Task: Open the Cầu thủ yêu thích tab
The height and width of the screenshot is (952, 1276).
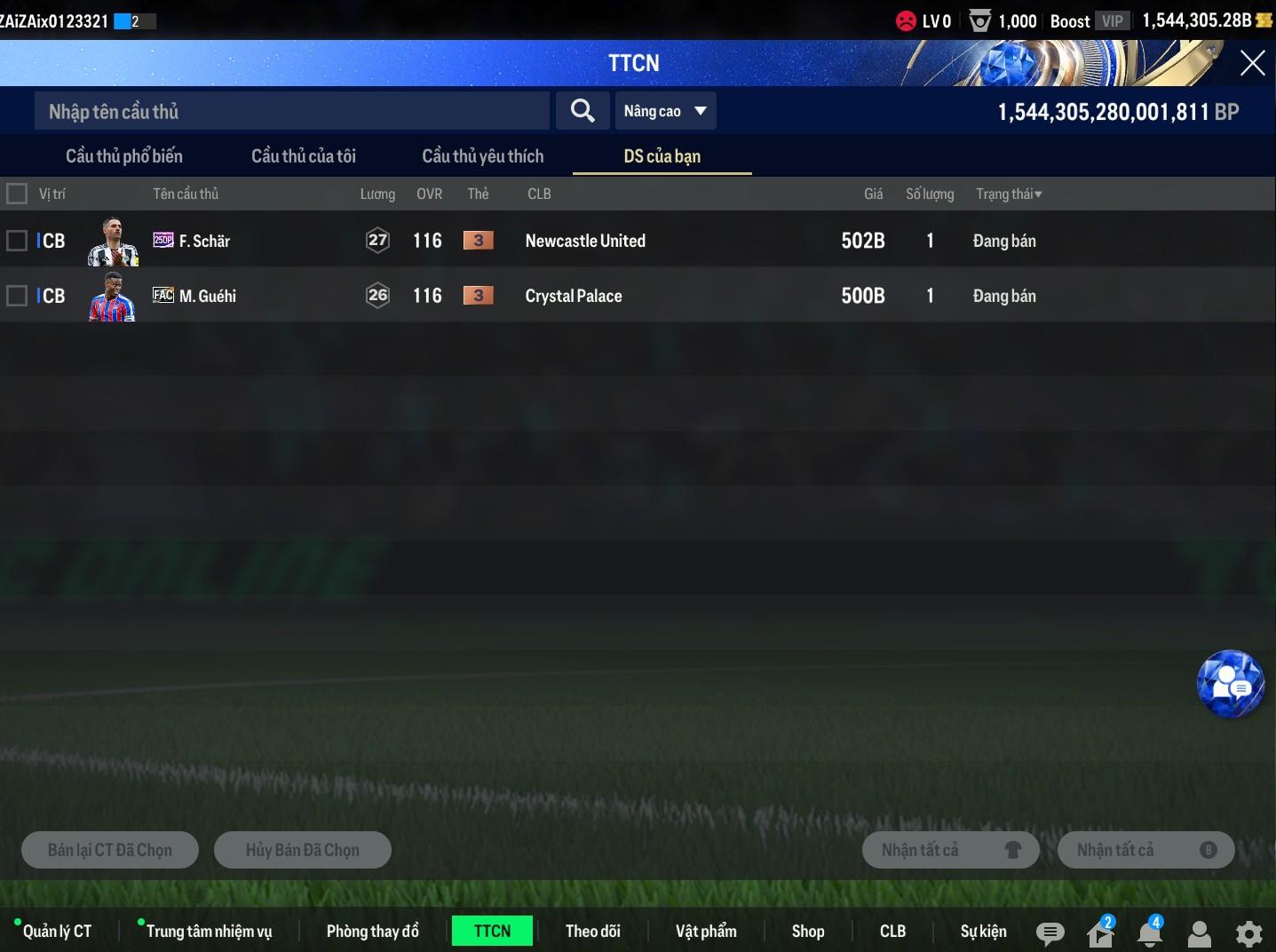Action: coord(482,156)
